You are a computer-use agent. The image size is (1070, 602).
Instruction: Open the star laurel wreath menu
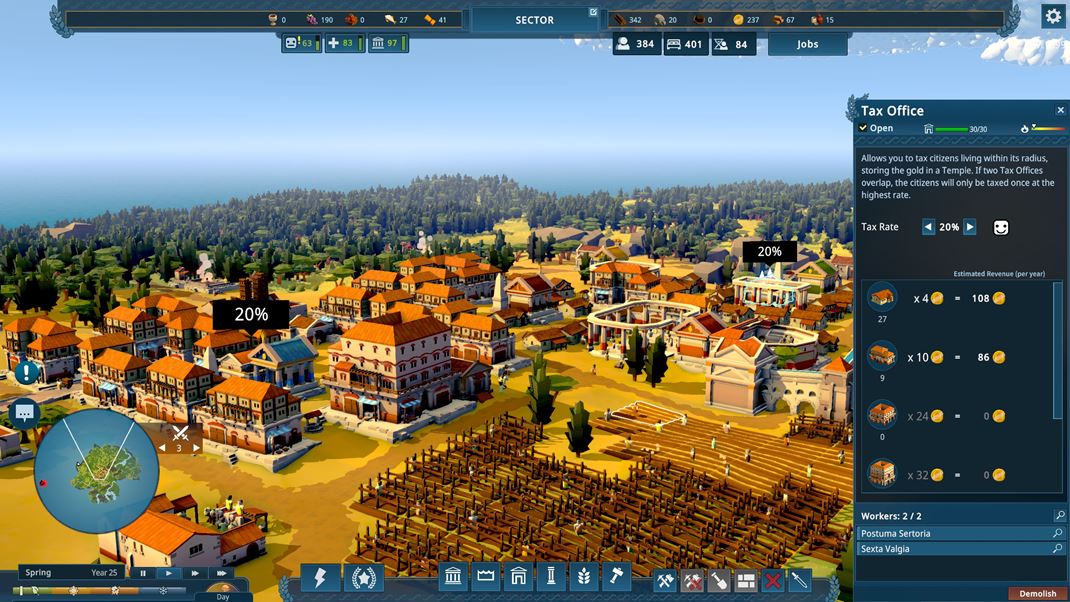coord(363,578)
